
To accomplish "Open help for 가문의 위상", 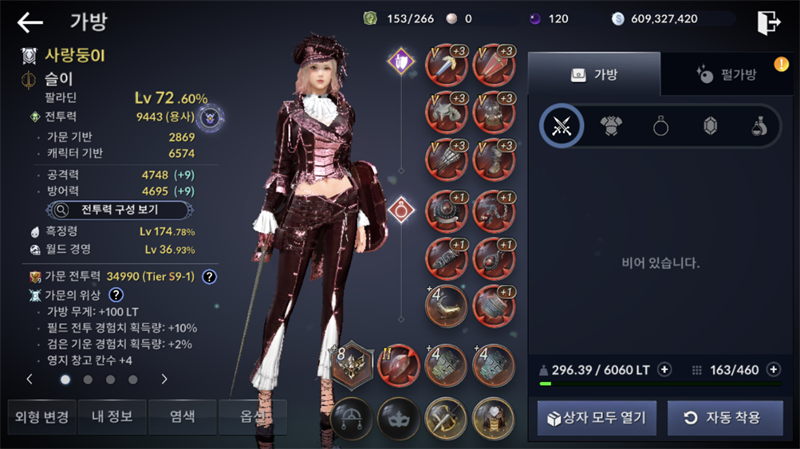I will click(116, 295).
